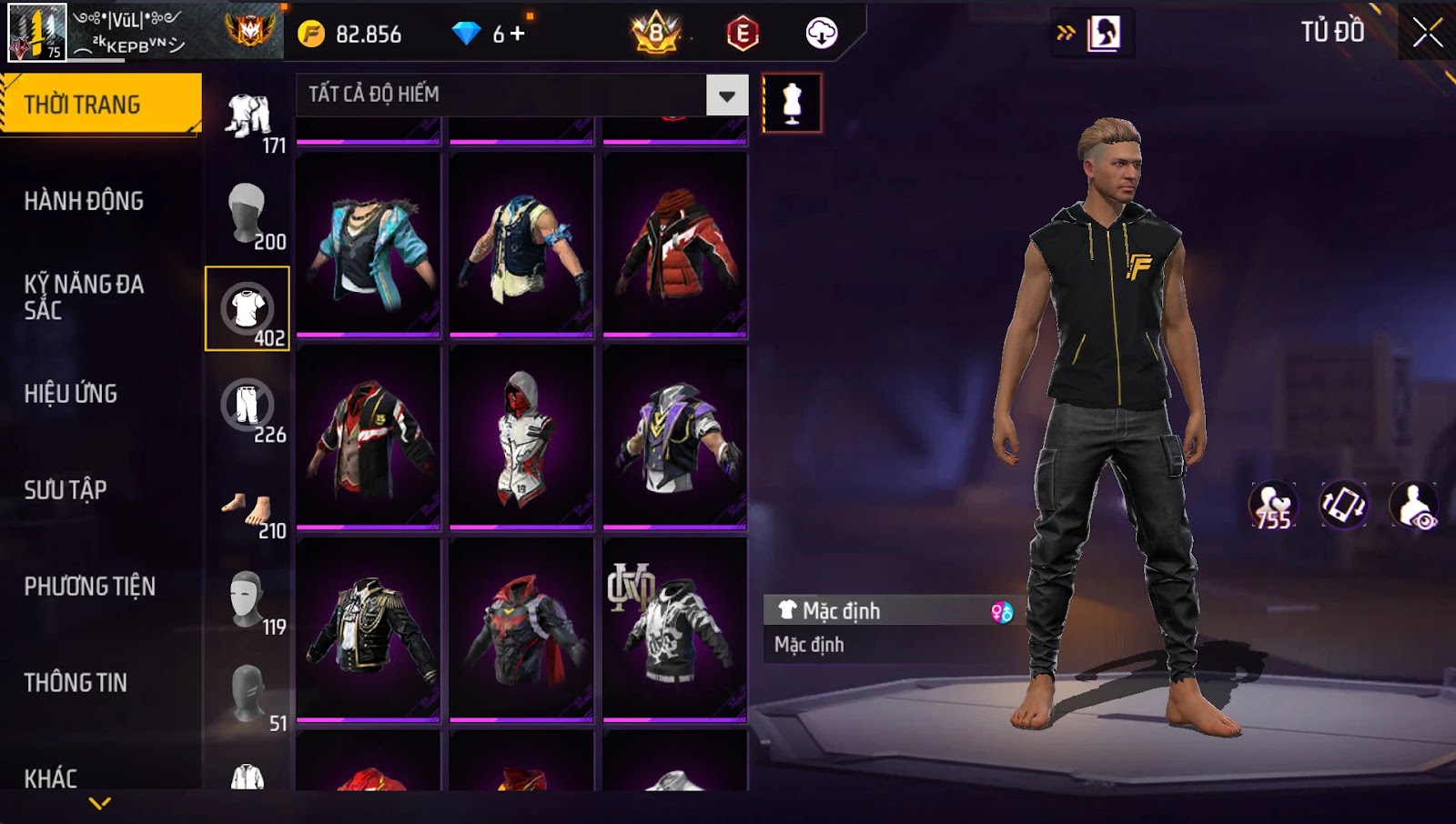The image size is (1456, 824).
Task: Select the teal blue jacket top
Action: (369, 246)
